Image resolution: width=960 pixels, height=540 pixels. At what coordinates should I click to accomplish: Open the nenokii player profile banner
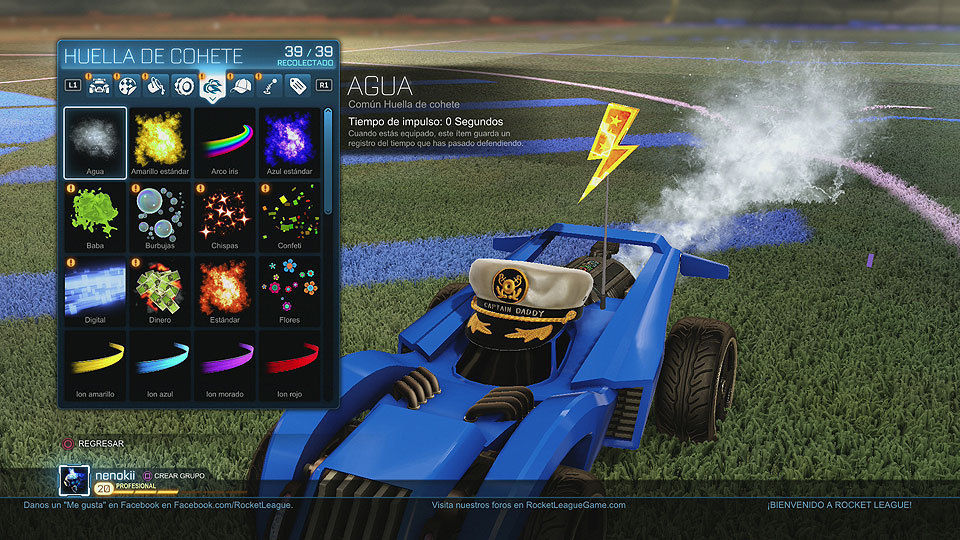tap(120, 480)
